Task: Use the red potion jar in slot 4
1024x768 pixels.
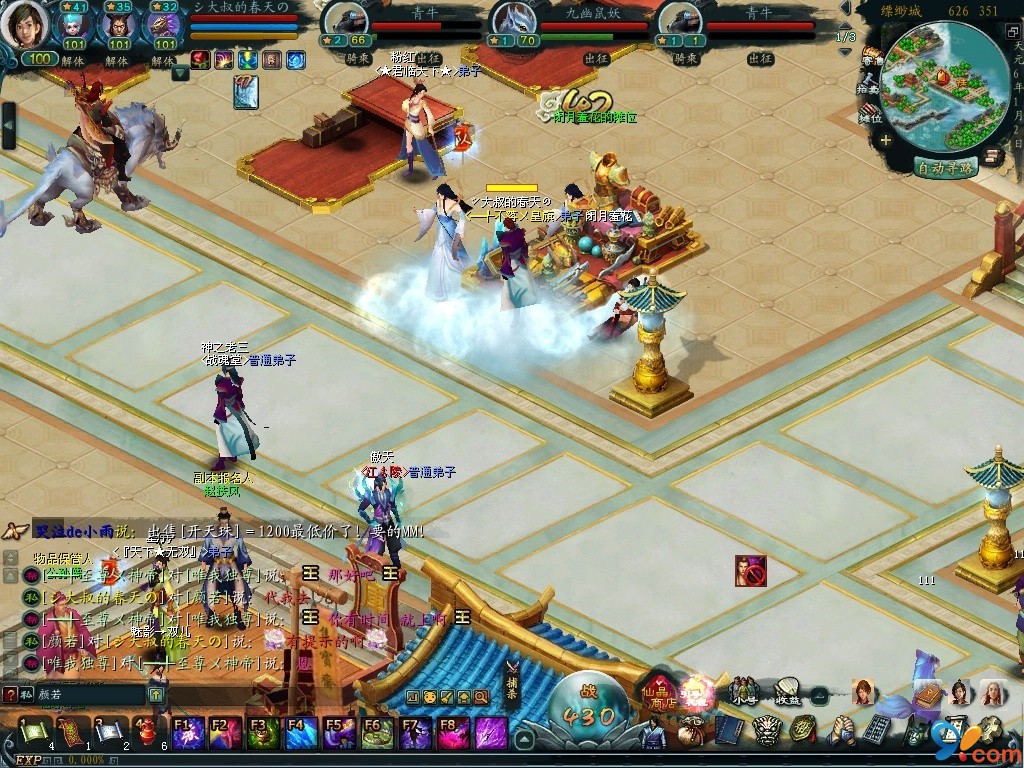Action: (148, 734)
